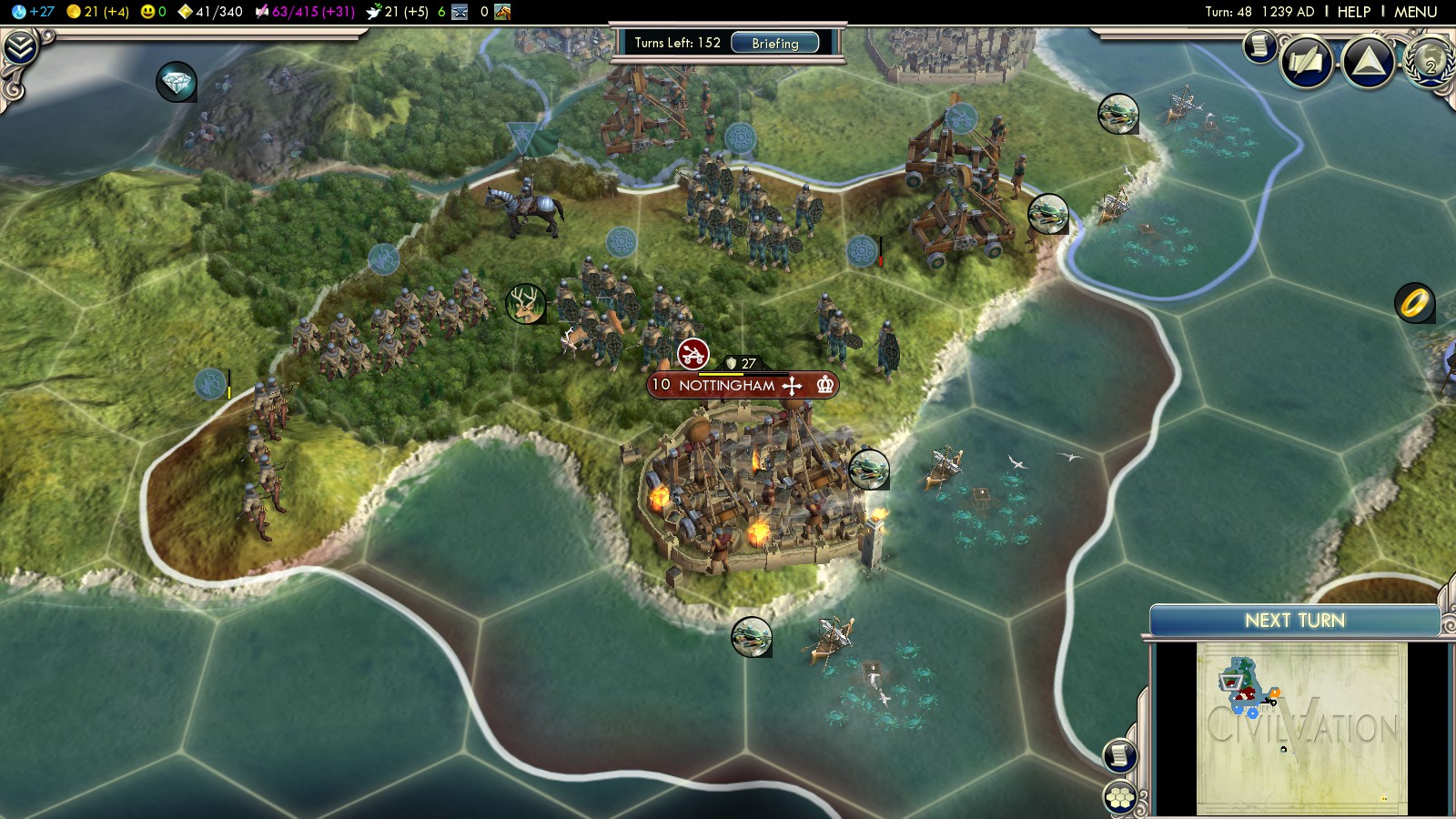
Task: End the turn with Next Turn
Action: tap(1294, 621)
